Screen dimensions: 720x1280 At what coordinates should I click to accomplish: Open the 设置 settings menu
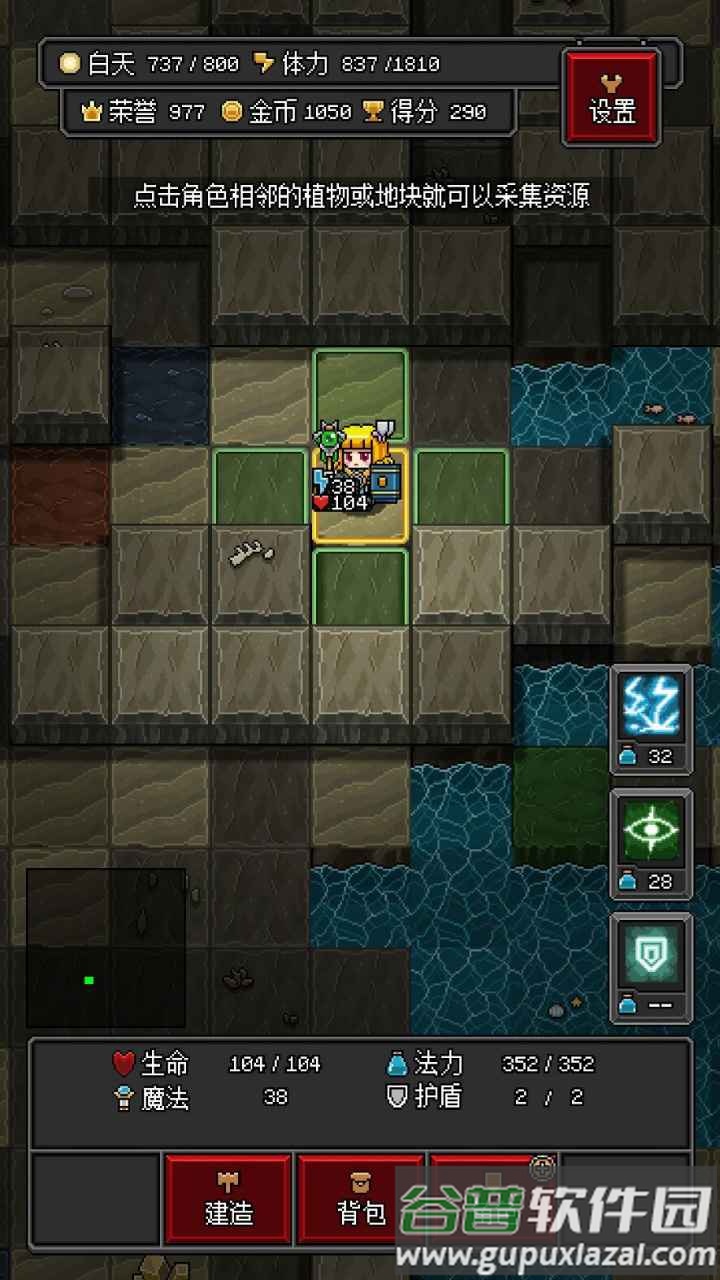[x=612, y=97]
